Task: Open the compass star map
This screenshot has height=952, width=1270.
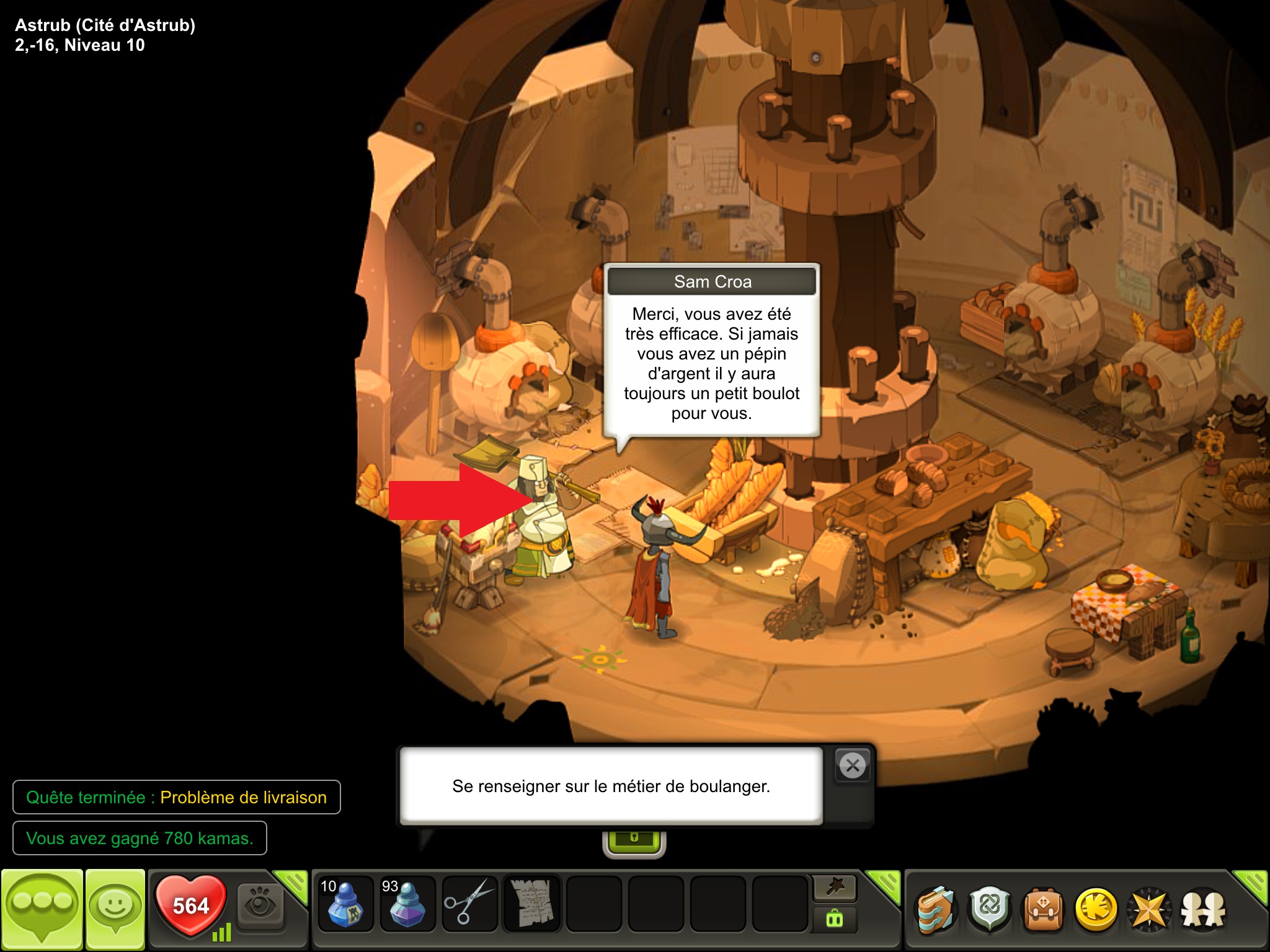Action: [1149, 910]
